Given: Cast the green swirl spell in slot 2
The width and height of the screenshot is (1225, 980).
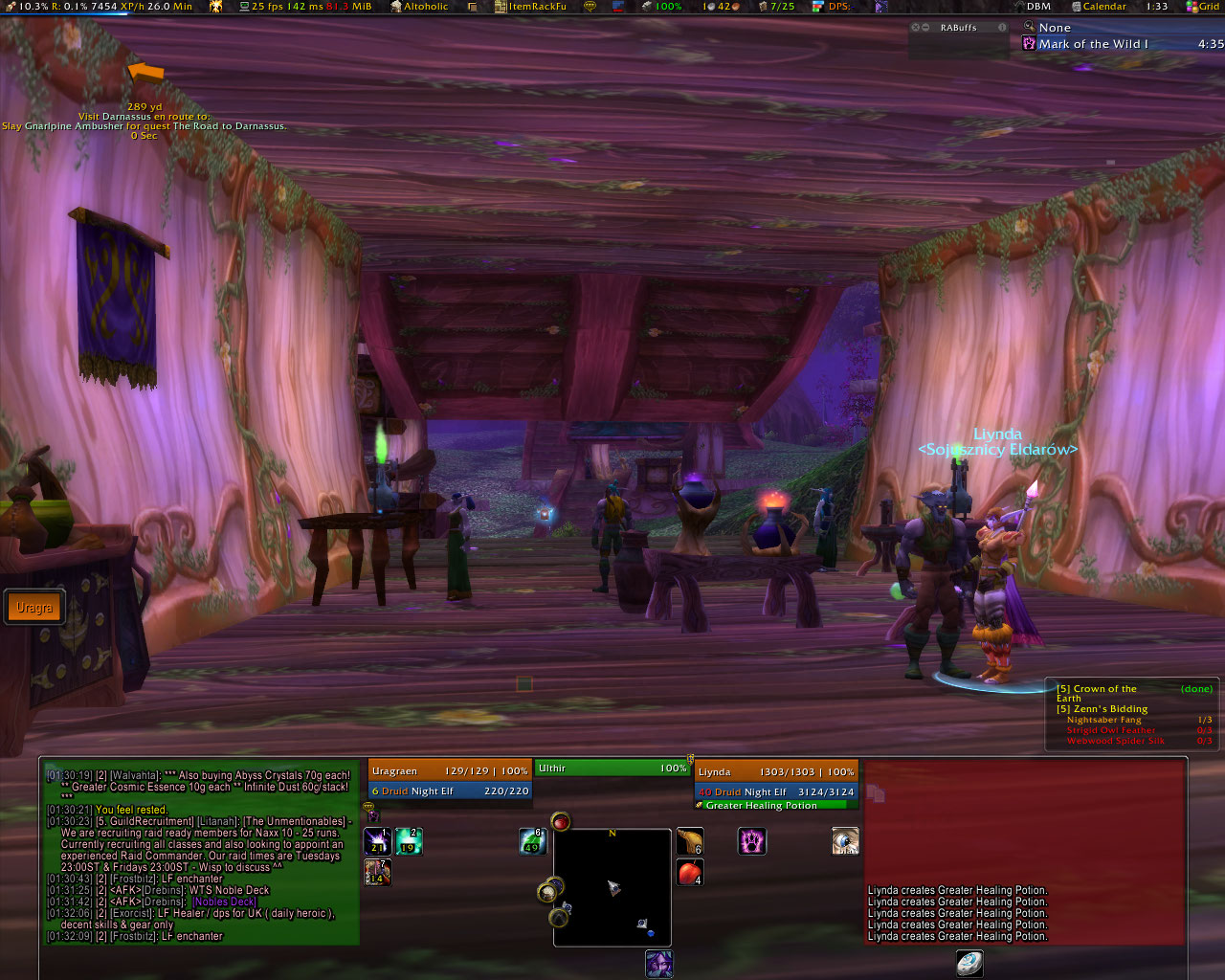Looking at the screenshot, I should click(x=409, y=842).
